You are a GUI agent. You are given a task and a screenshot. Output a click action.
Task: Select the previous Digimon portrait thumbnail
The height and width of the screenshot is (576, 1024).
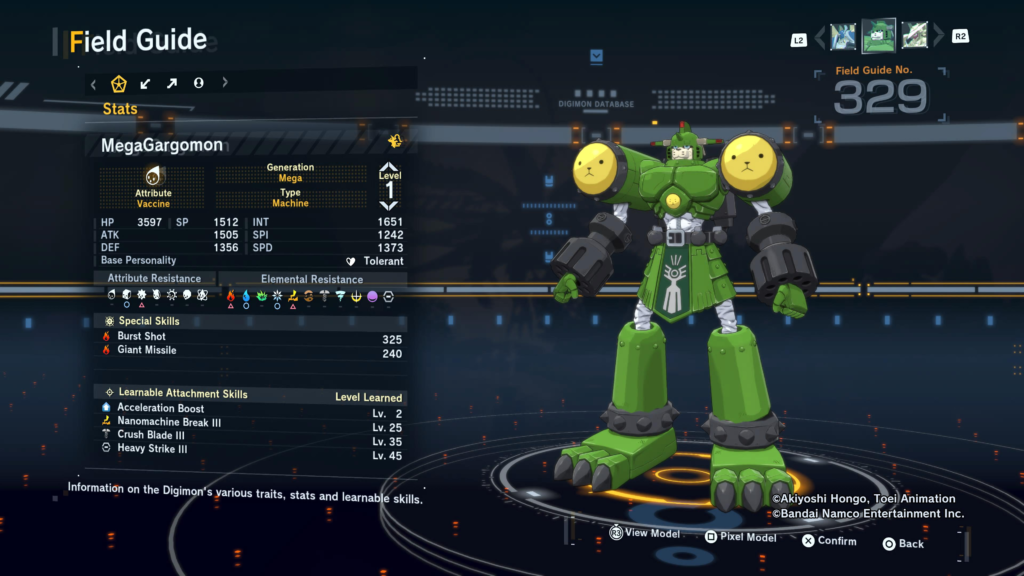[842, 37]
